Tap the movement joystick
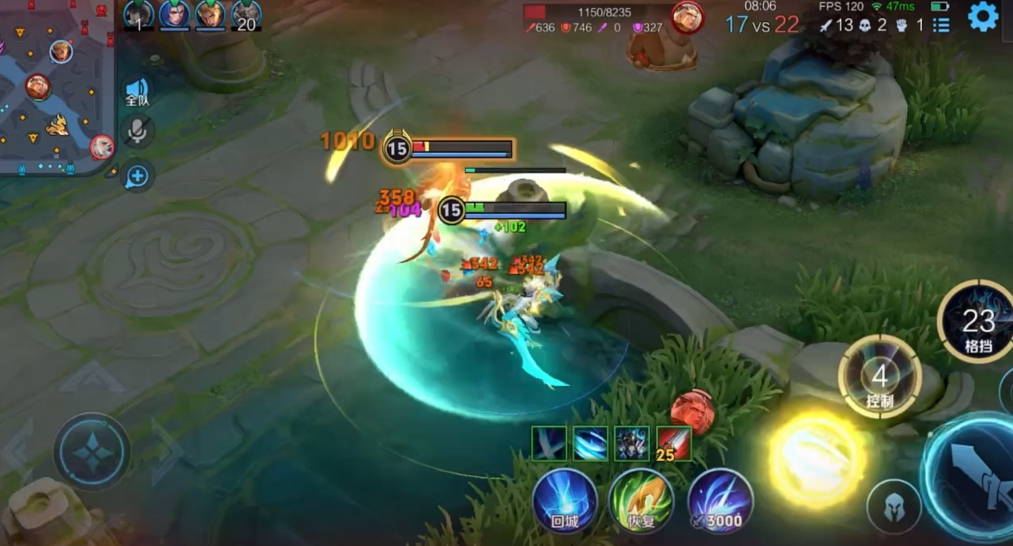 pos(92,452)
